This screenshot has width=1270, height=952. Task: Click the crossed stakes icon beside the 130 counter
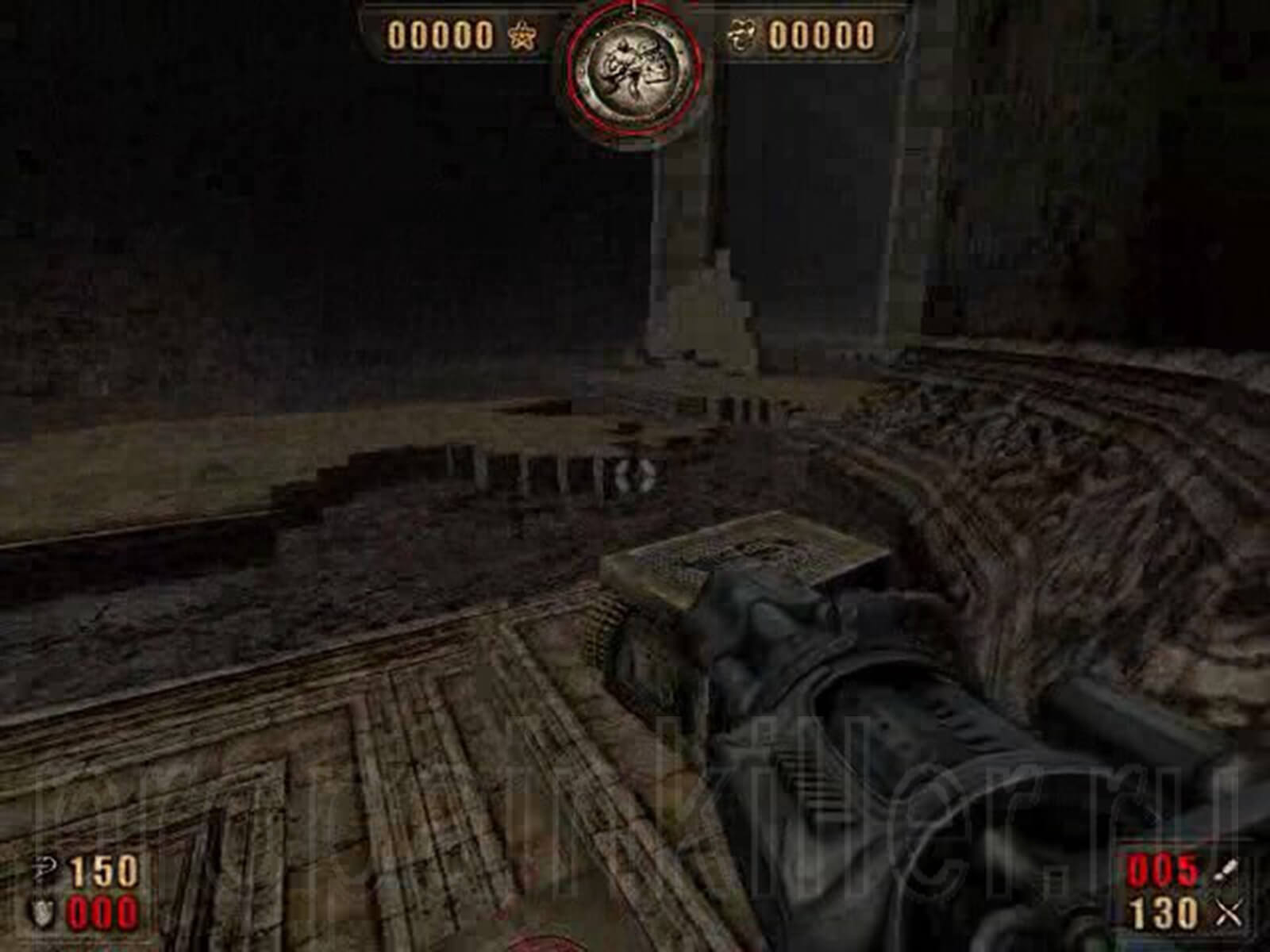[x=1226, y=911]
